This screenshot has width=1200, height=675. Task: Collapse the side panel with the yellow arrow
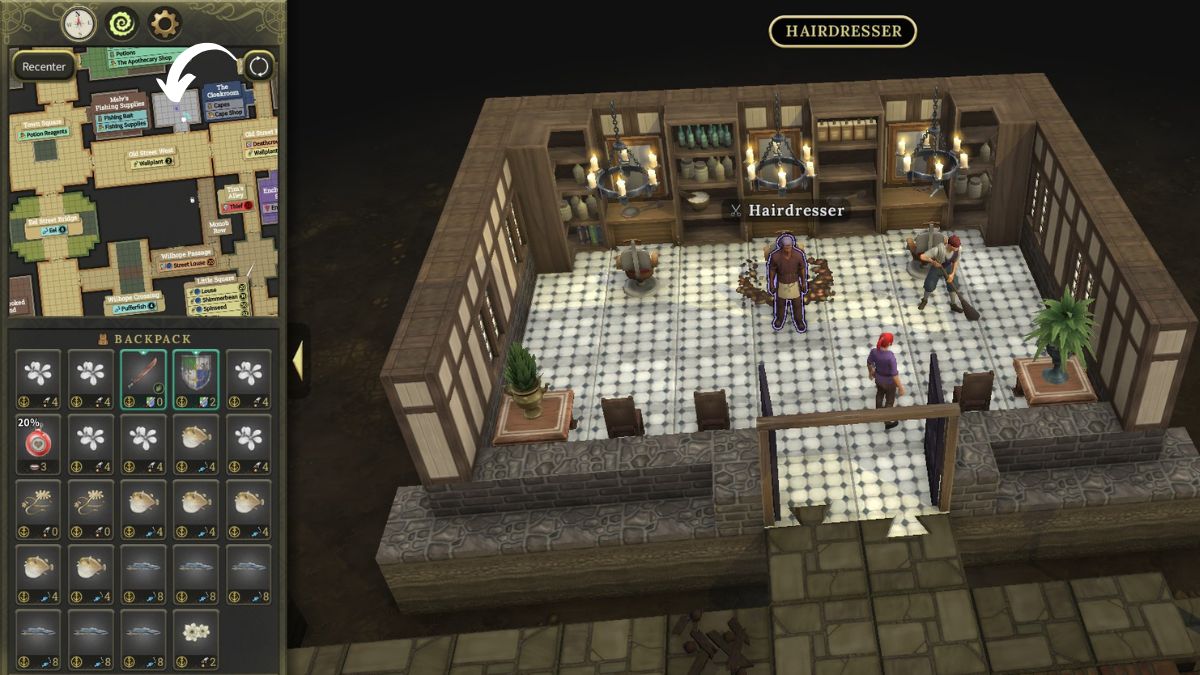[297, 361]
